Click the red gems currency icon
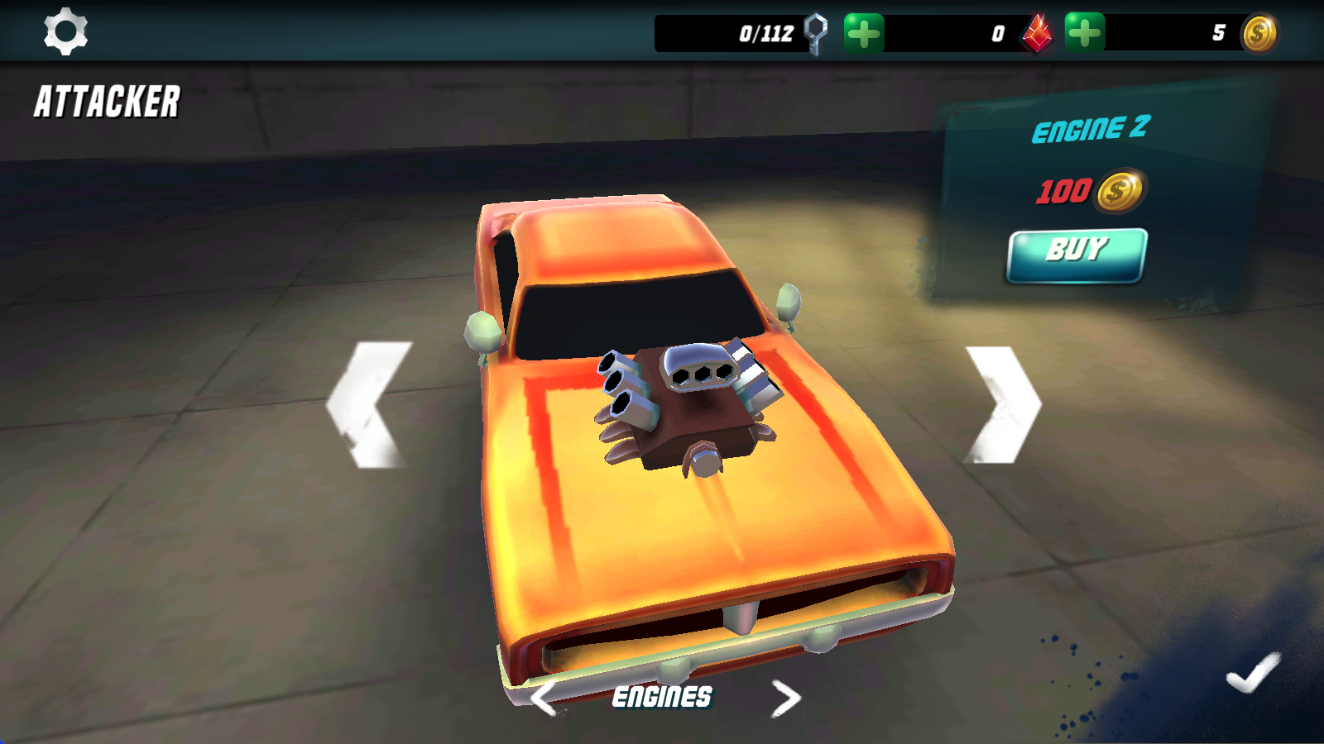The height and width of the screenshot is (744, 1324). (x=1035, y=33)
